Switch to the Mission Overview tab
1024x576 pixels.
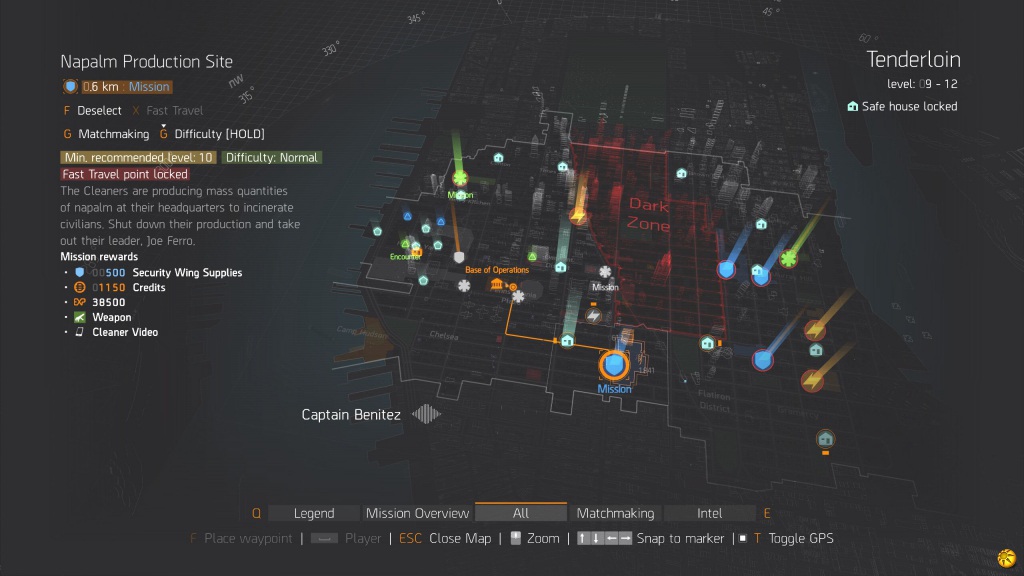[417, 513]
